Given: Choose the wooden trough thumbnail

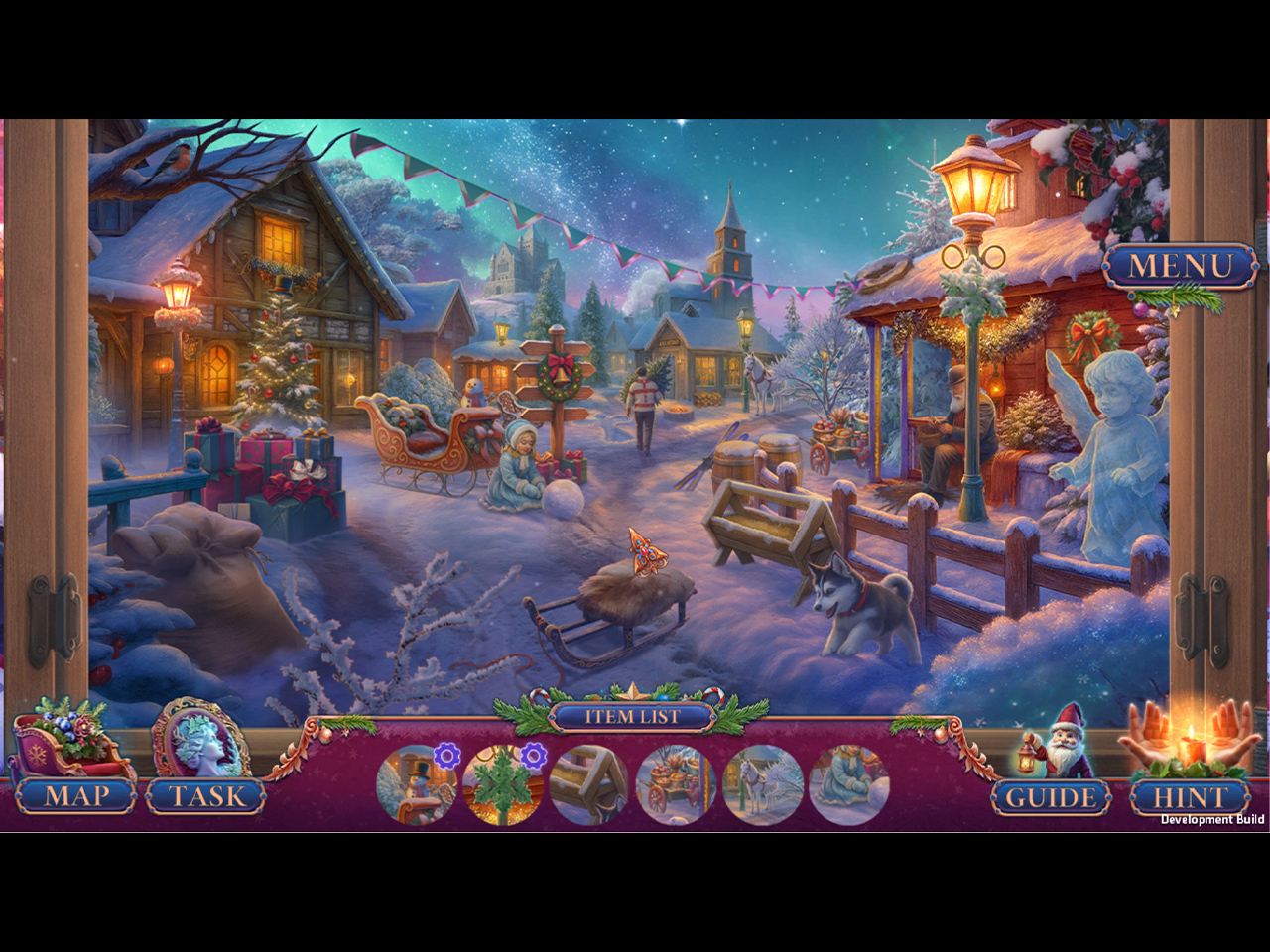Looking at the screenshot, I should click(x=589, y=785).
